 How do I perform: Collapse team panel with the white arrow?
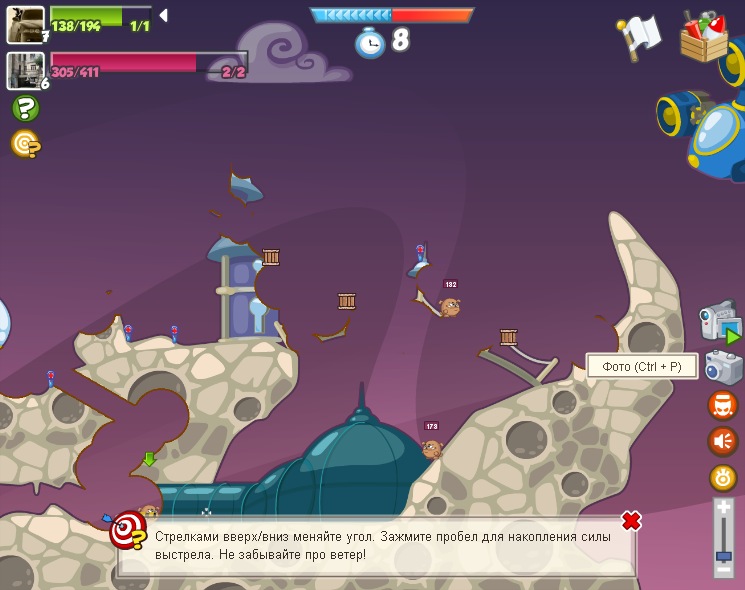tap(163, 15)
